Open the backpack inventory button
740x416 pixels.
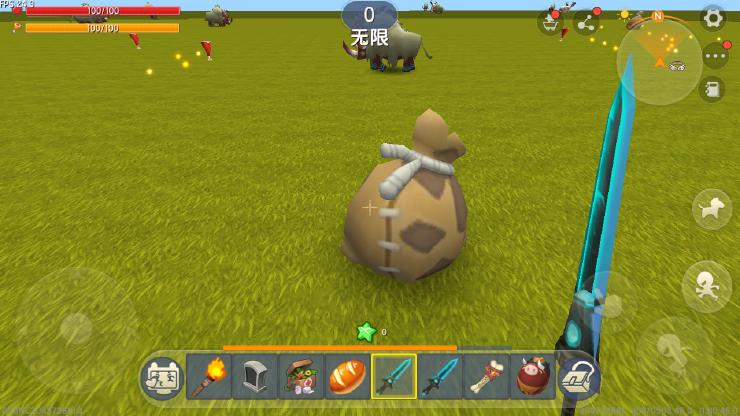pyautogui.click(x=579, y=377)
